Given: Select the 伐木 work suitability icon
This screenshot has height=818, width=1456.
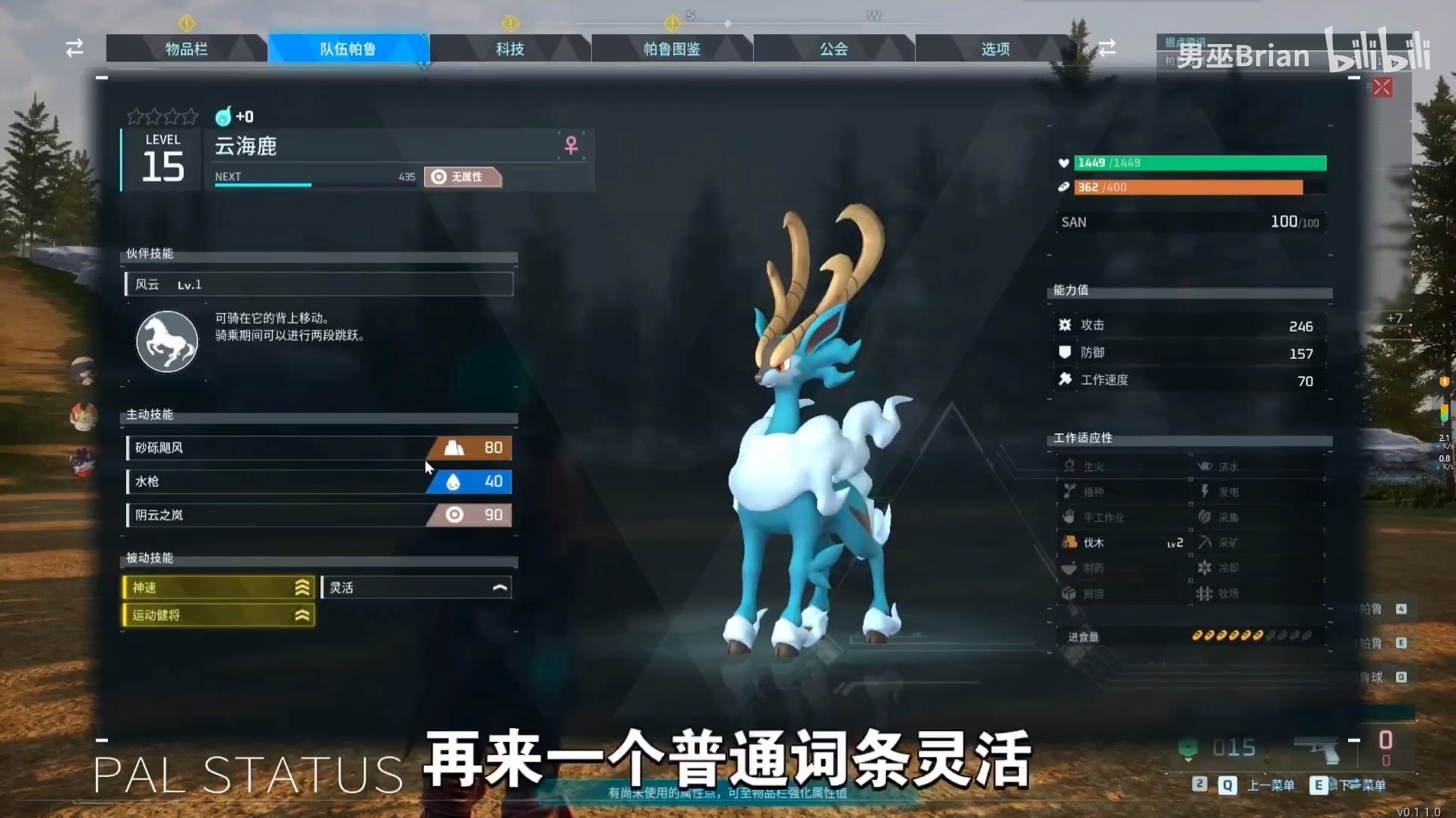Looking at the screenshot, I should 1070,542.
